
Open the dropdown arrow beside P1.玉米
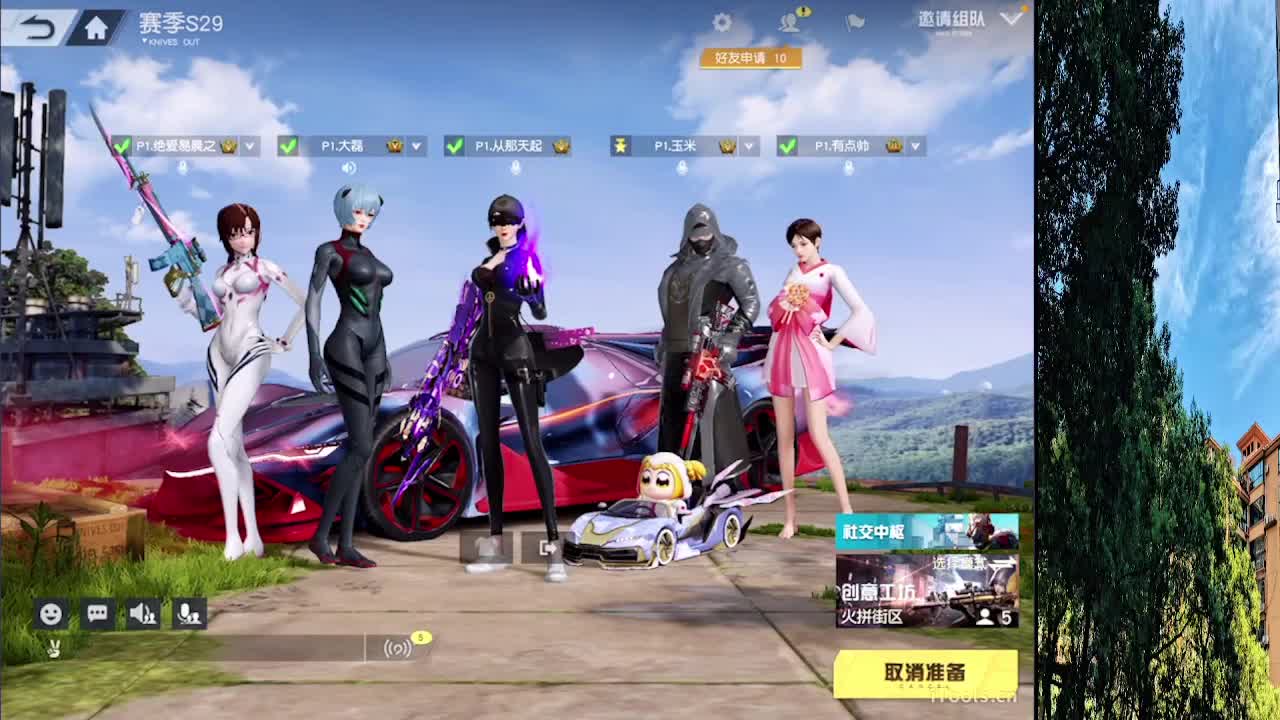point(747,146)
